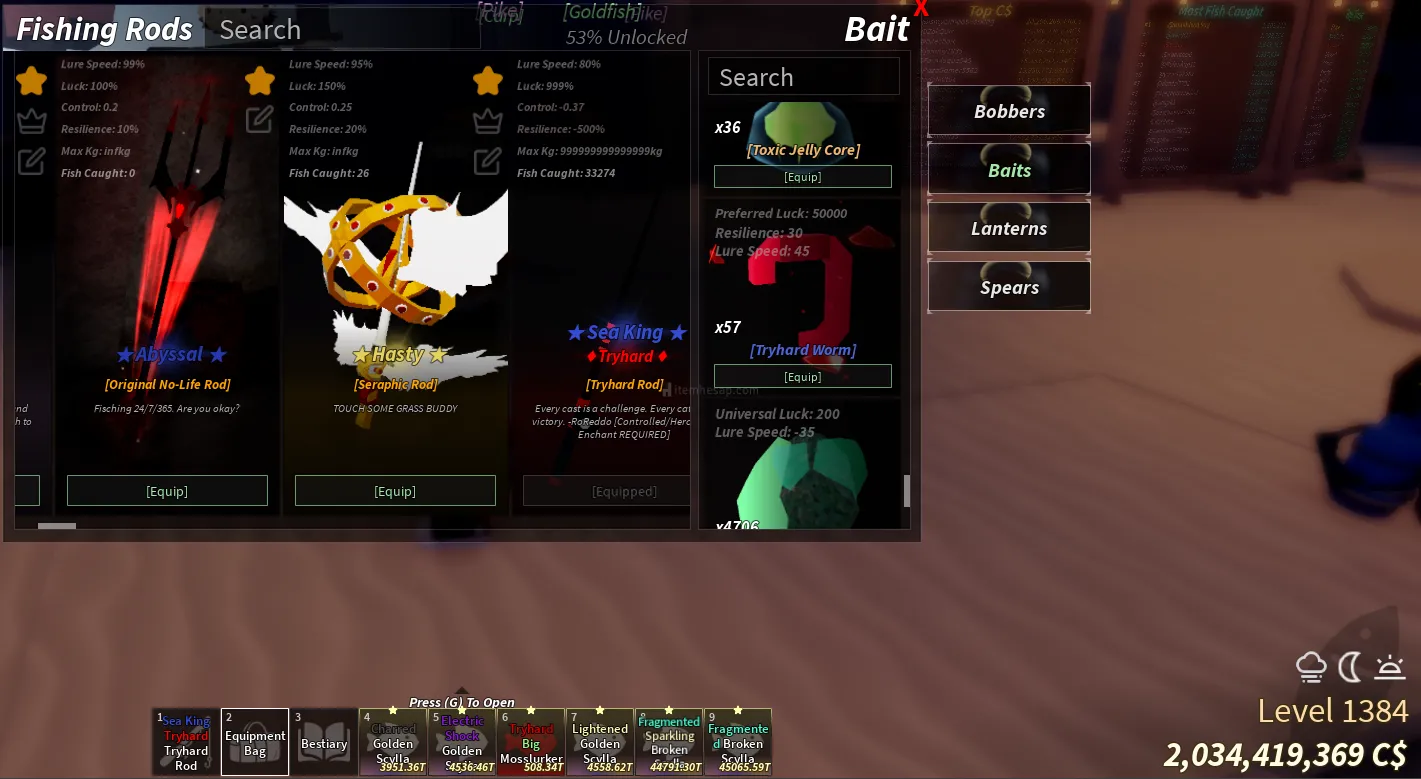Equip the Toxic Jelly Core bait
Viewport: 1421px width, 779px height.
tap(802, 177)
